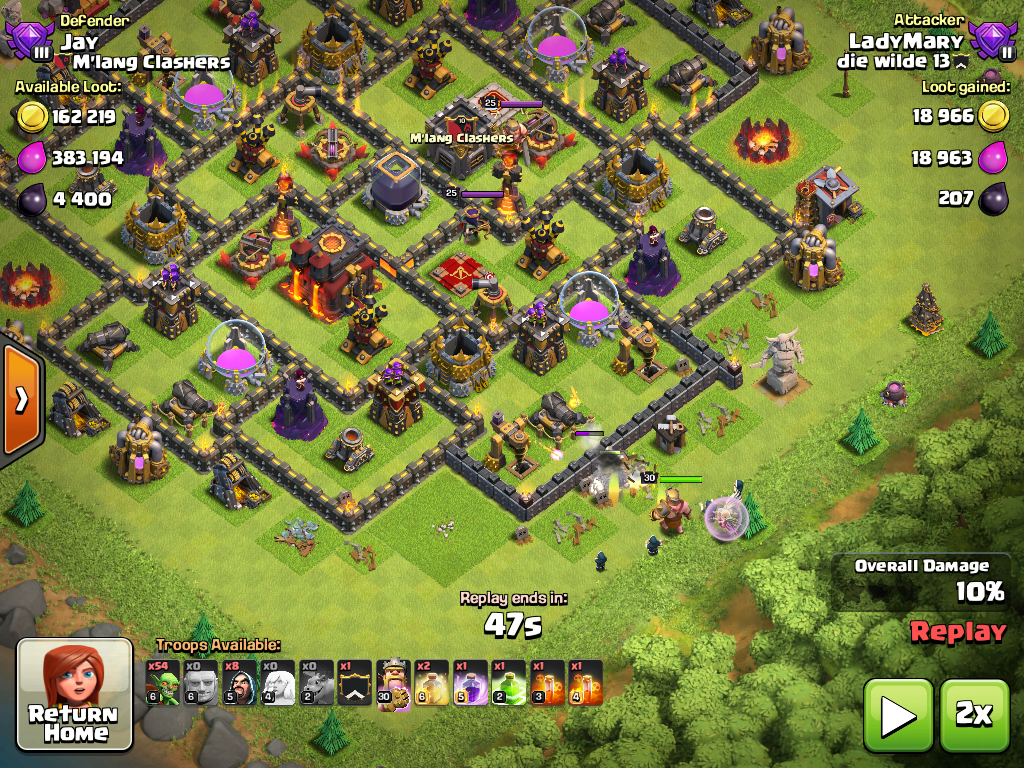The height and width of the screenshot is (768, 1024).
Task: Choose the level 3 orange skull spell
Action: point(546,683)
